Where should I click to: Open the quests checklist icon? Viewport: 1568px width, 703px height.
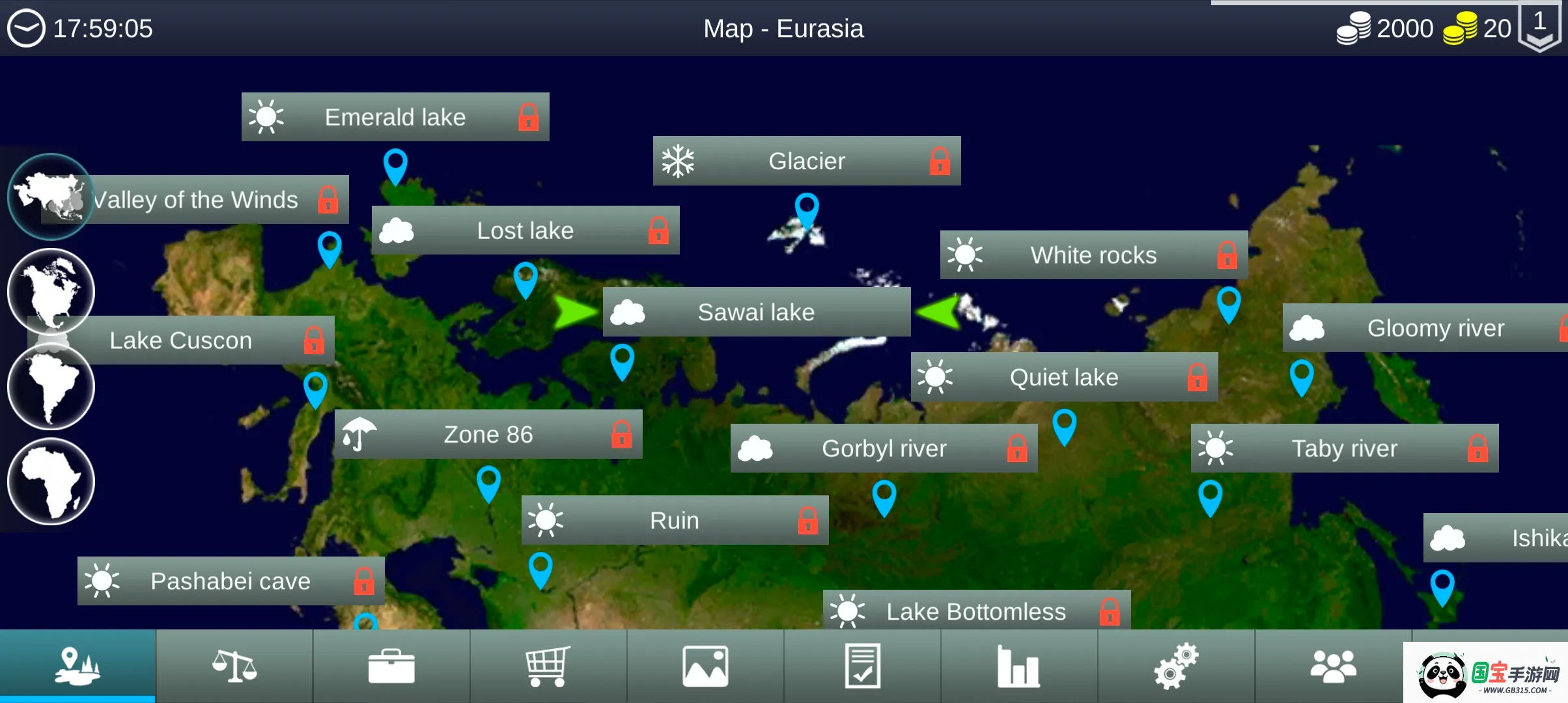[x=862, y=666]
